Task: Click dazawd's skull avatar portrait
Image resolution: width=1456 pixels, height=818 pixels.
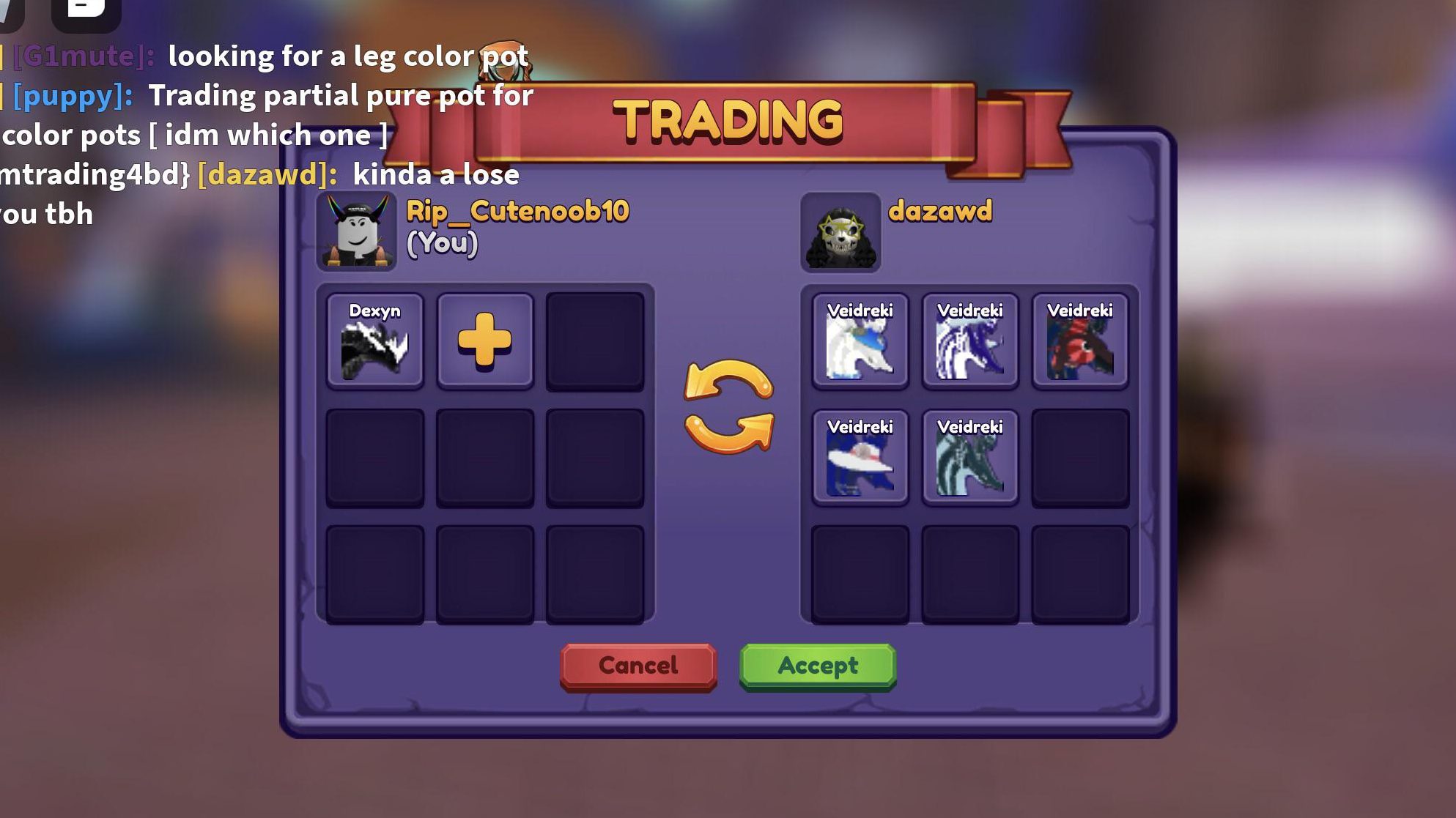Action: [x=840, y=233]
